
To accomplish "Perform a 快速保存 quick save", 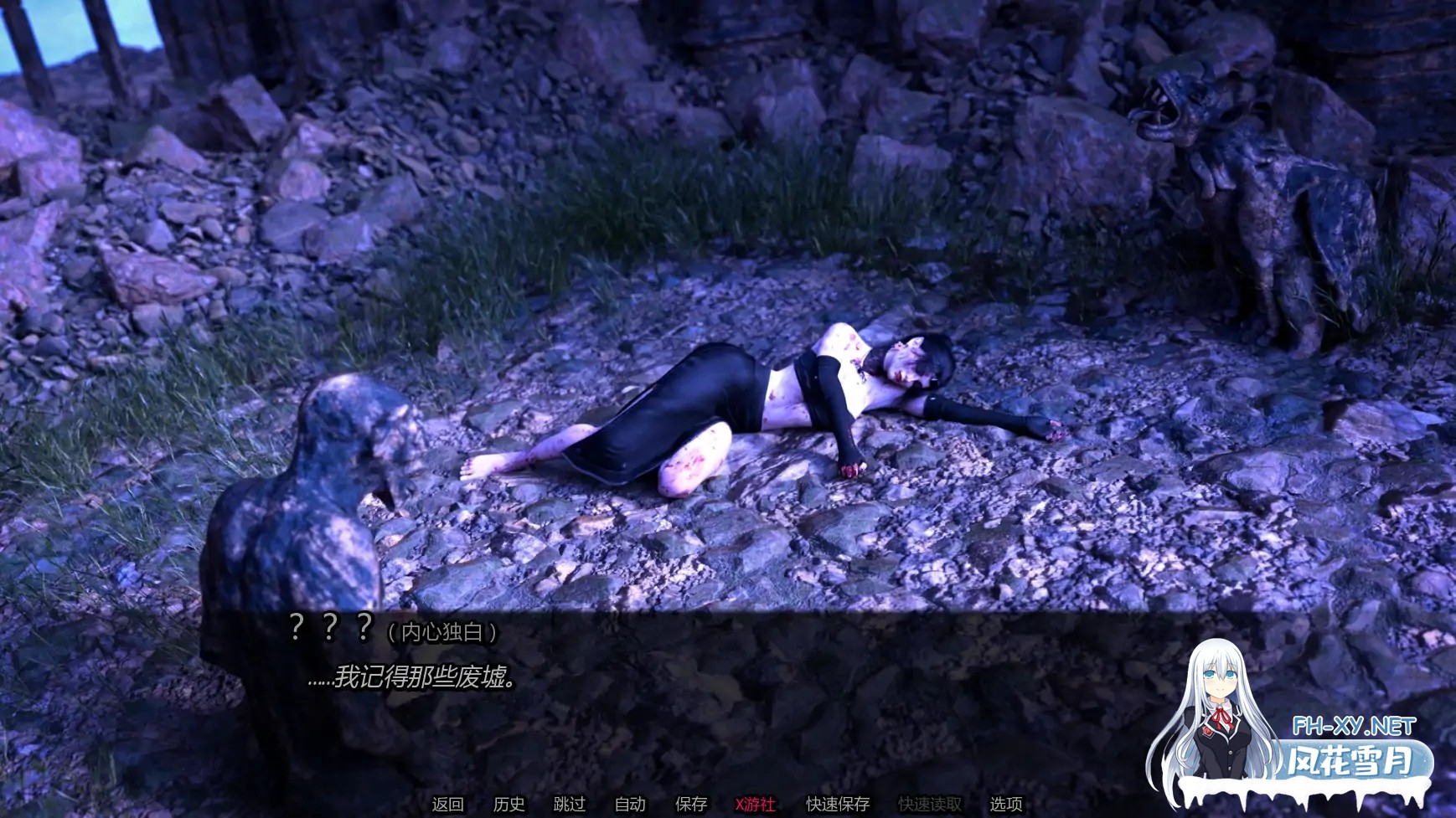I will tap(836, 804).
